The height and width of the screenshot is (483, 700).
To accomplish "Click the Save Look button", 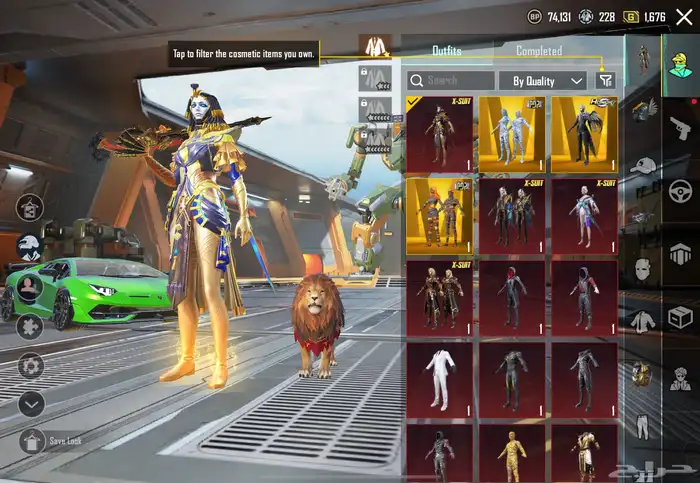I will [x=32, y=441].
